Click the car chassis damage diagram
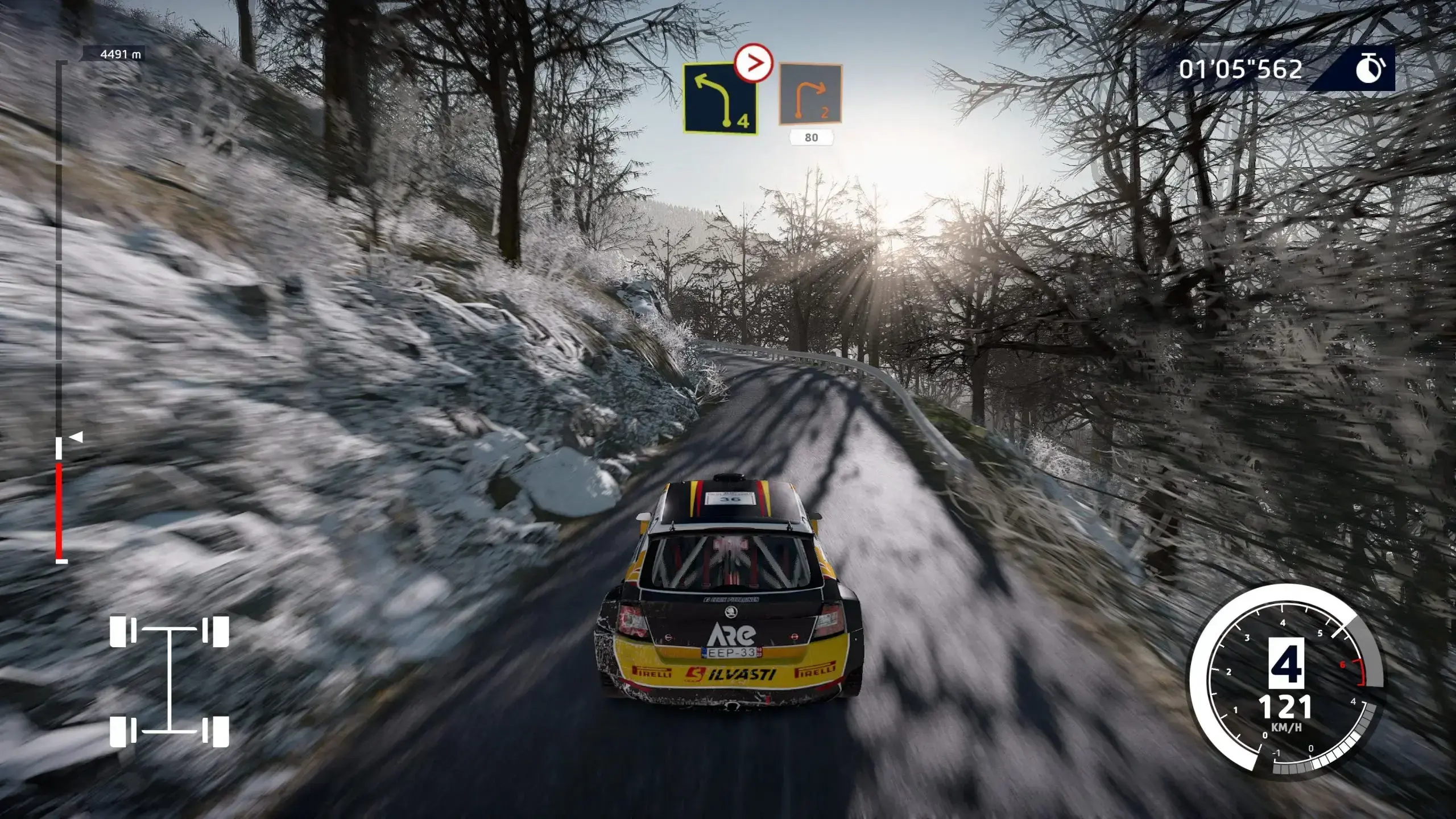The width and height of the screenshot is (1456, 819). [169, 681]
